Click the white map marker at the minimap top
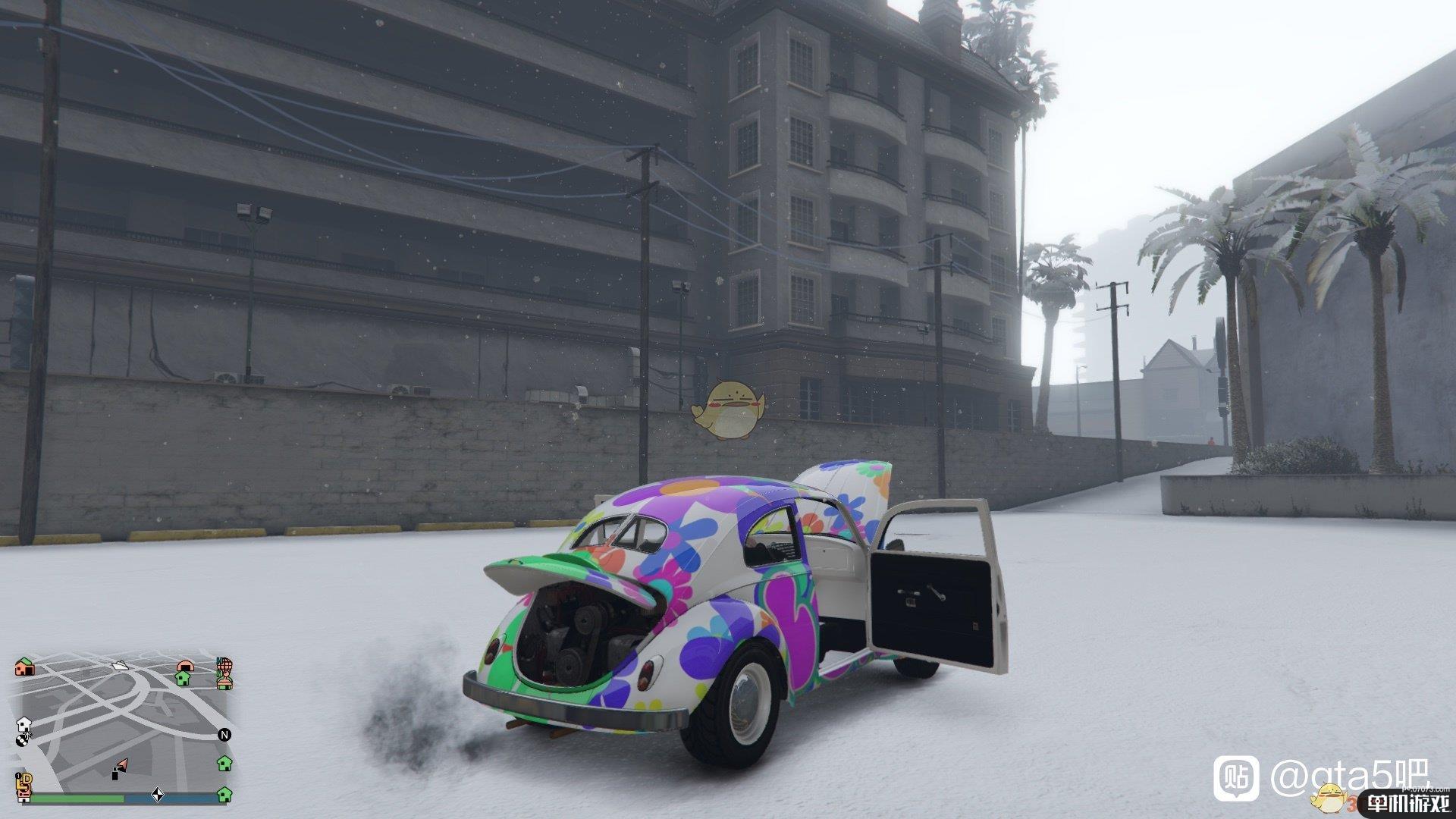 pos(120,666)
